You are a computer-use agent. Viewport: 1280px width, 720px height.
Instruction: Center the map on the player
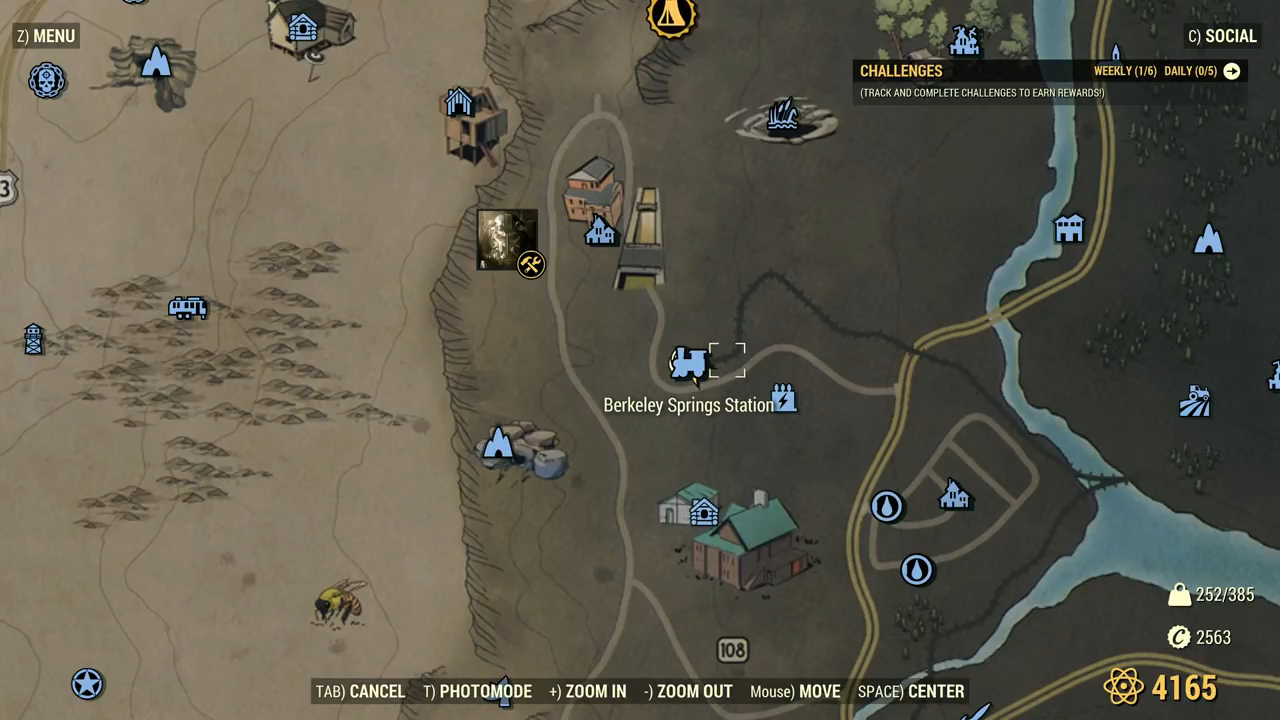pos(911,691)
